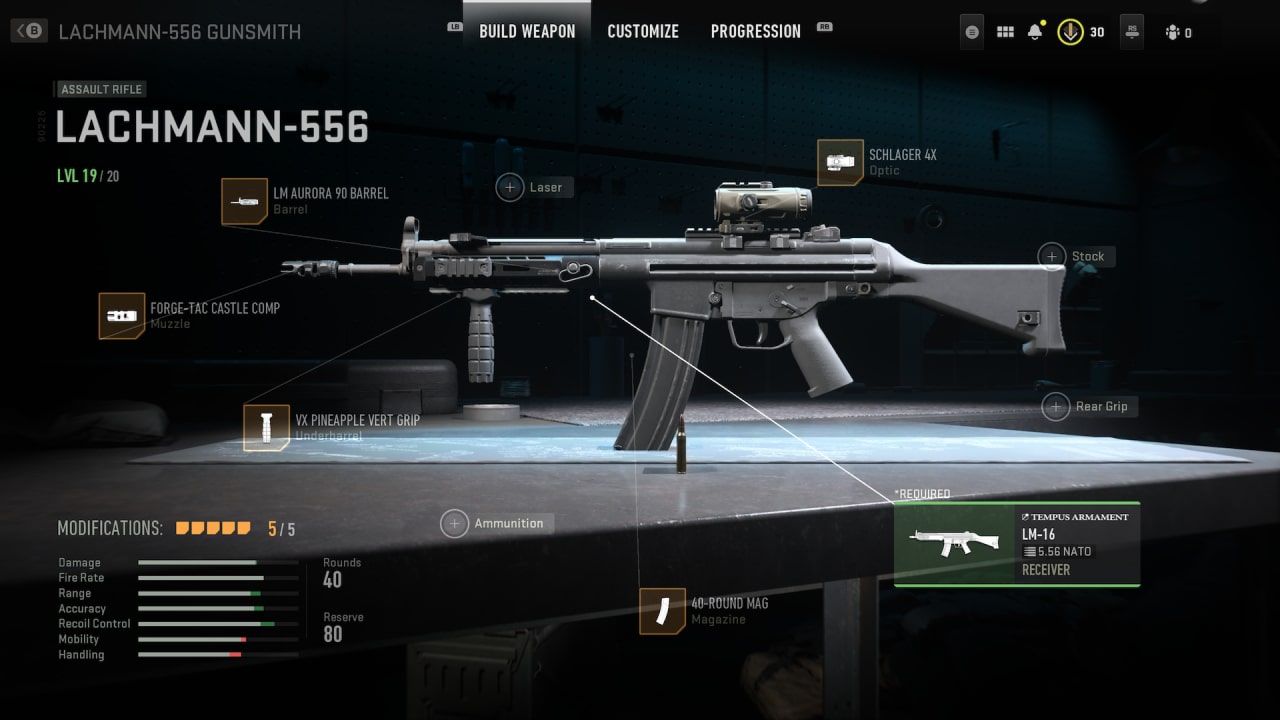This screenshot has height=720, width=1280.
Task: Select the Schlager 4X optic attachment
Action: [x=840, y=162]
